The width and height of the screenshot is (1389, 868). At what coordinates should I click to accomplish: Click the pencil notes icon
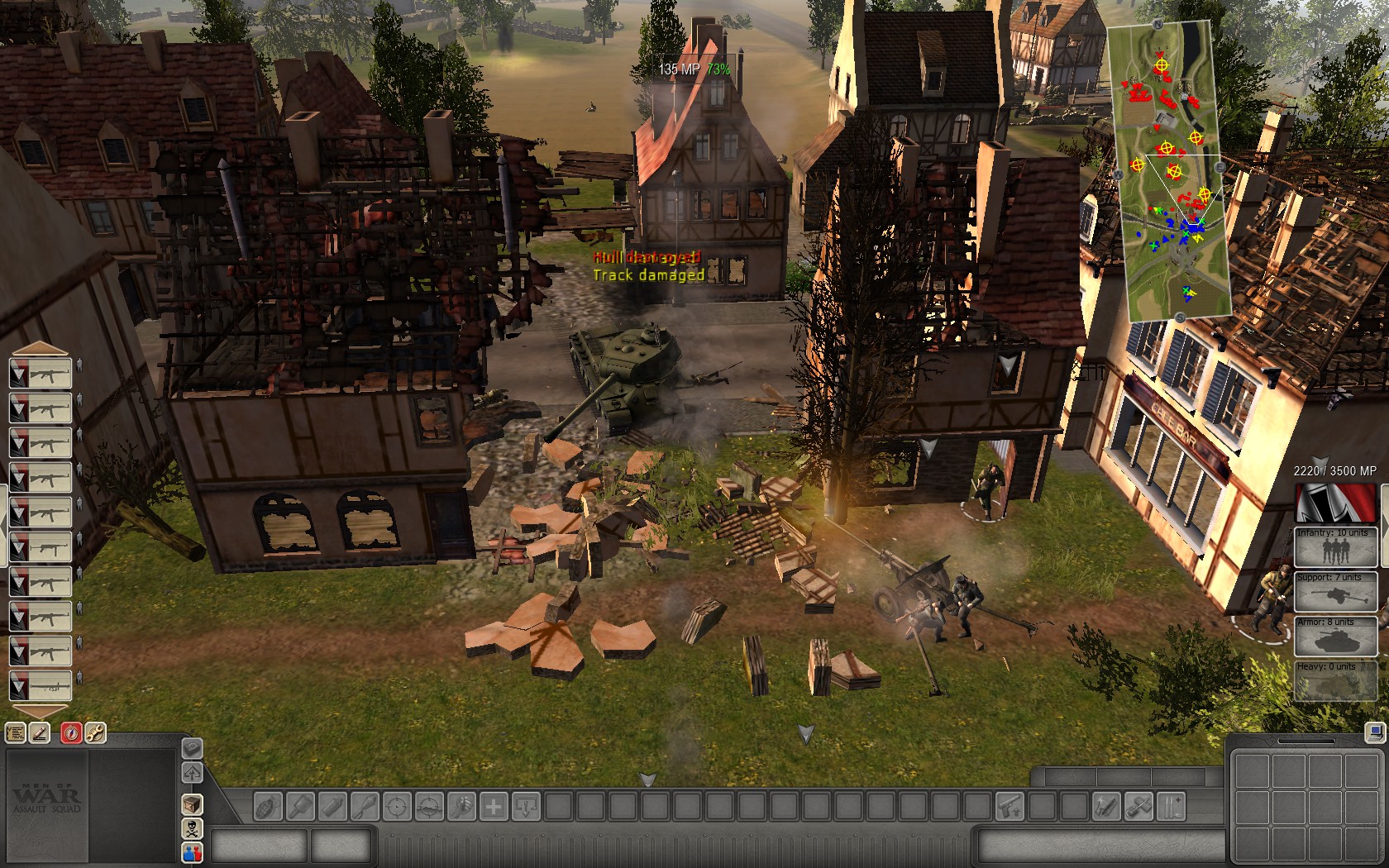(x=40, y=732)
